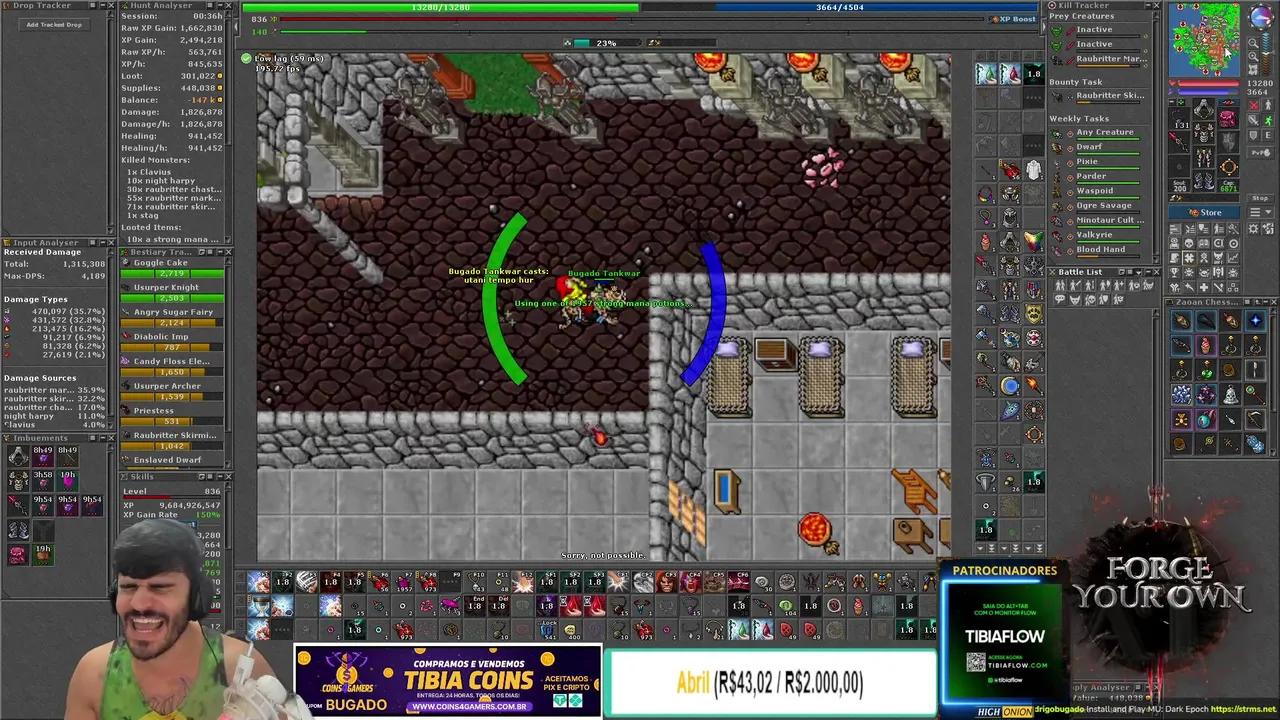Adjust the minimap zoom slider
The height and width of the screenshot is (720, 1280).
tap(1266, 53)
